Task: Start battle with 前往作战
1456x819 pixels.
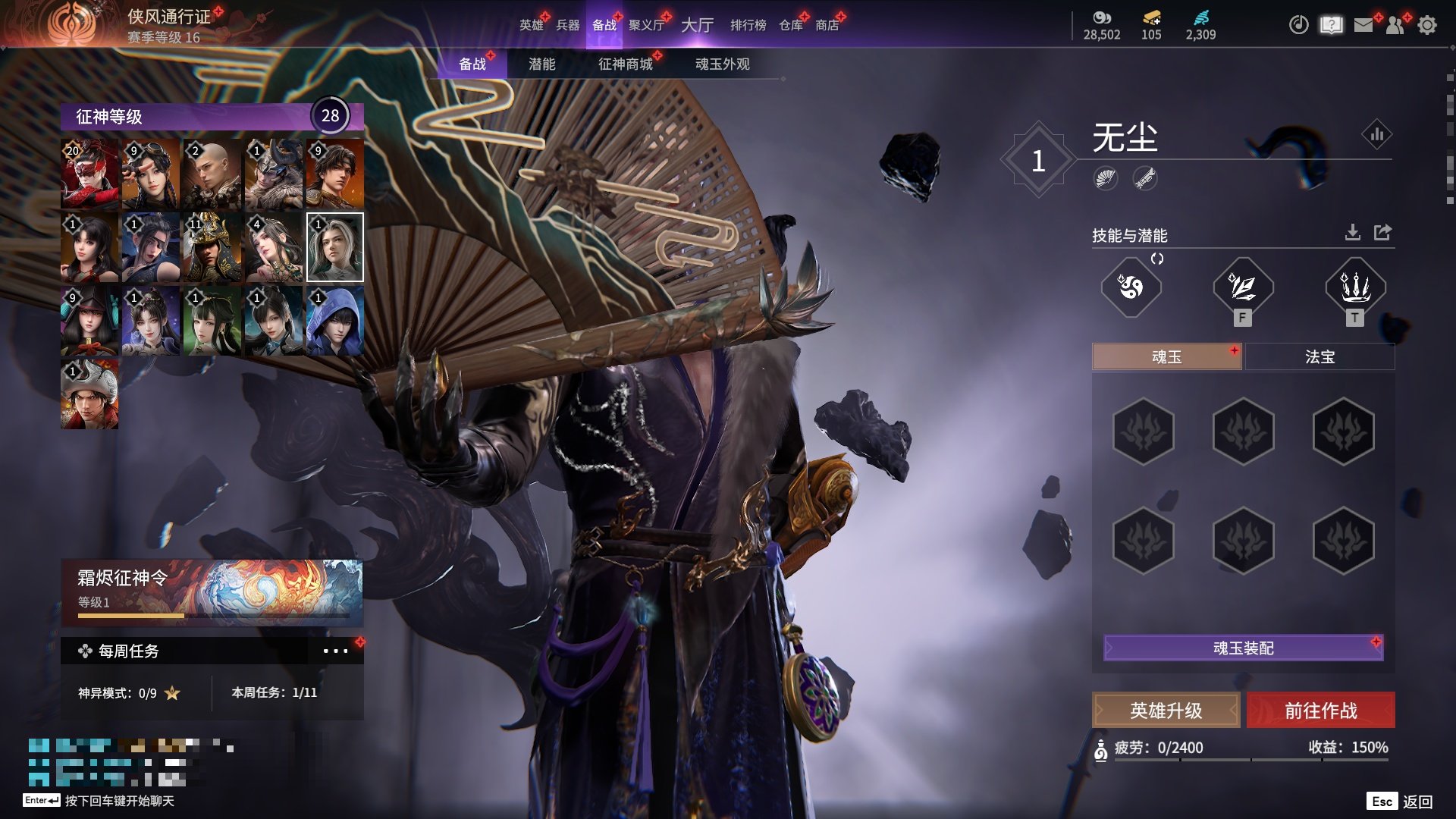Action: (x=1320, y=711)
